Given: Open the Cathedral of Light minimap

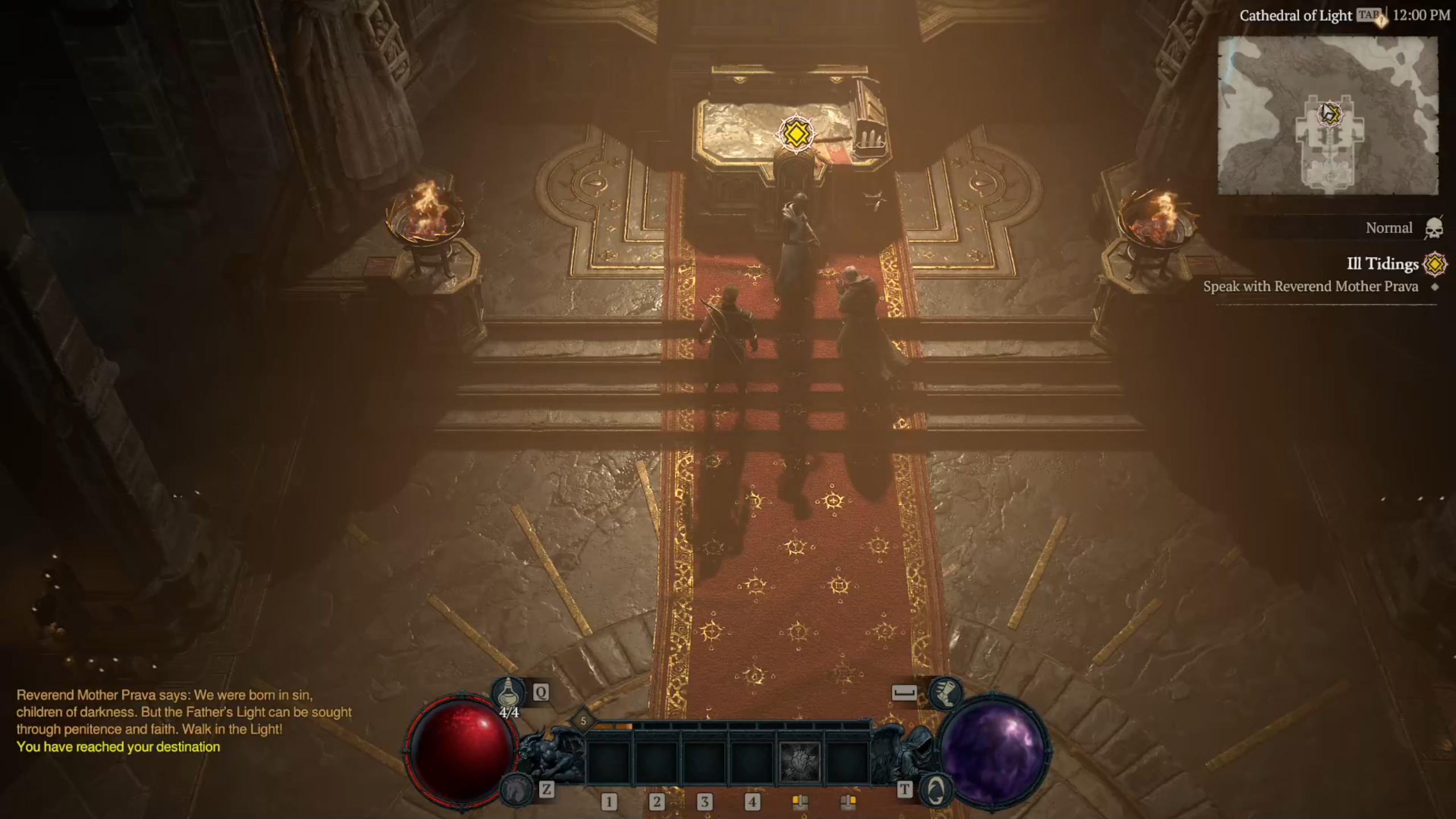Looking at the screenshot, I should point(1327,115).
